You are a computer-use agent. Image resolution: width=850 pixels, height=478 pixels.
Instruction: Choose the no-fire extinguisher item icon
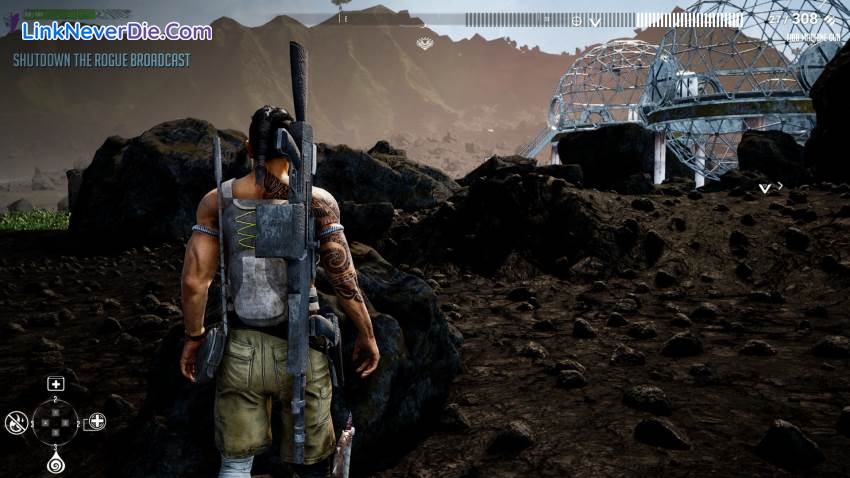(x=16, y=422)
